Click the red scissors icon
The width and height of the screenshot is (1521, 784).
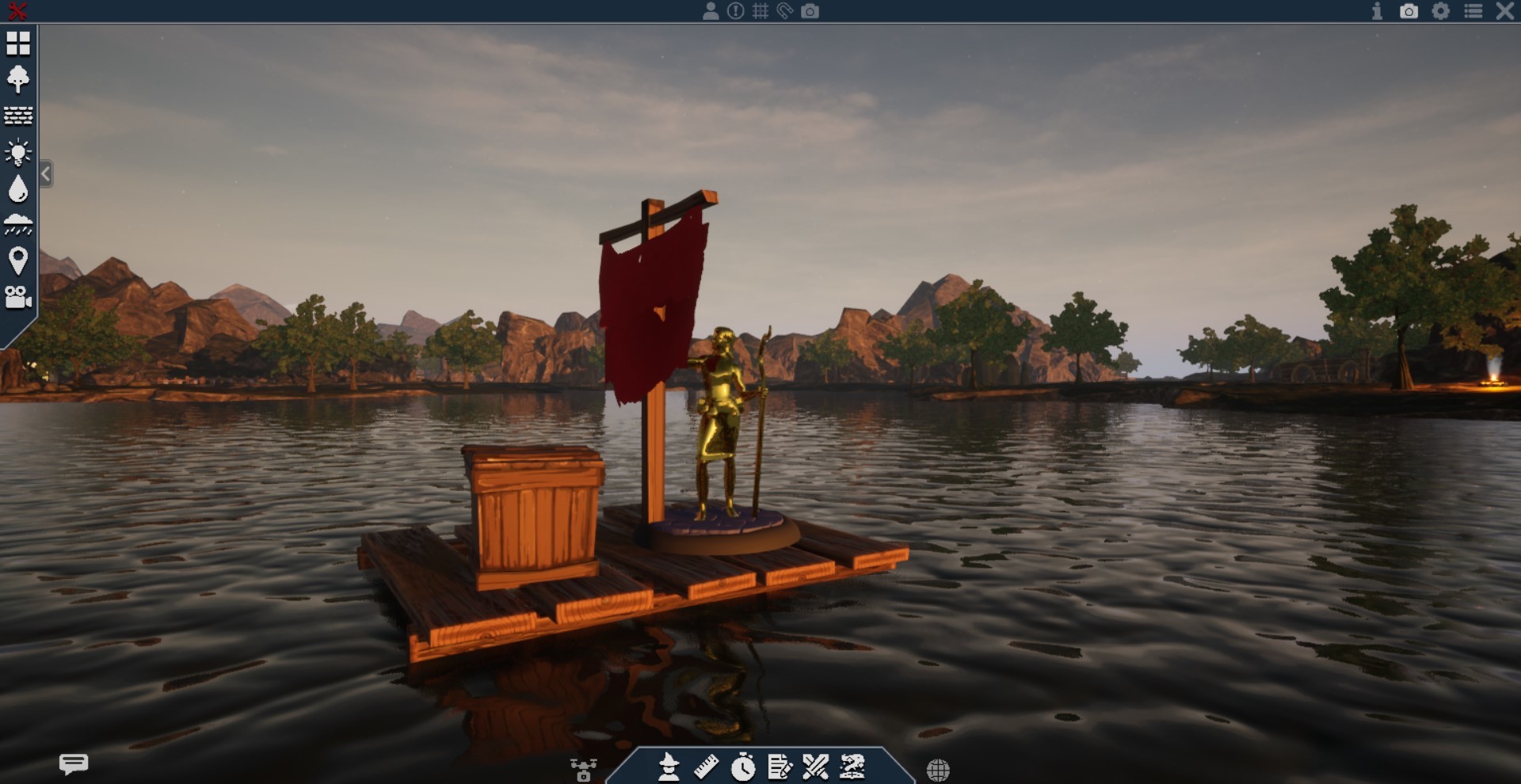[17, 11]
